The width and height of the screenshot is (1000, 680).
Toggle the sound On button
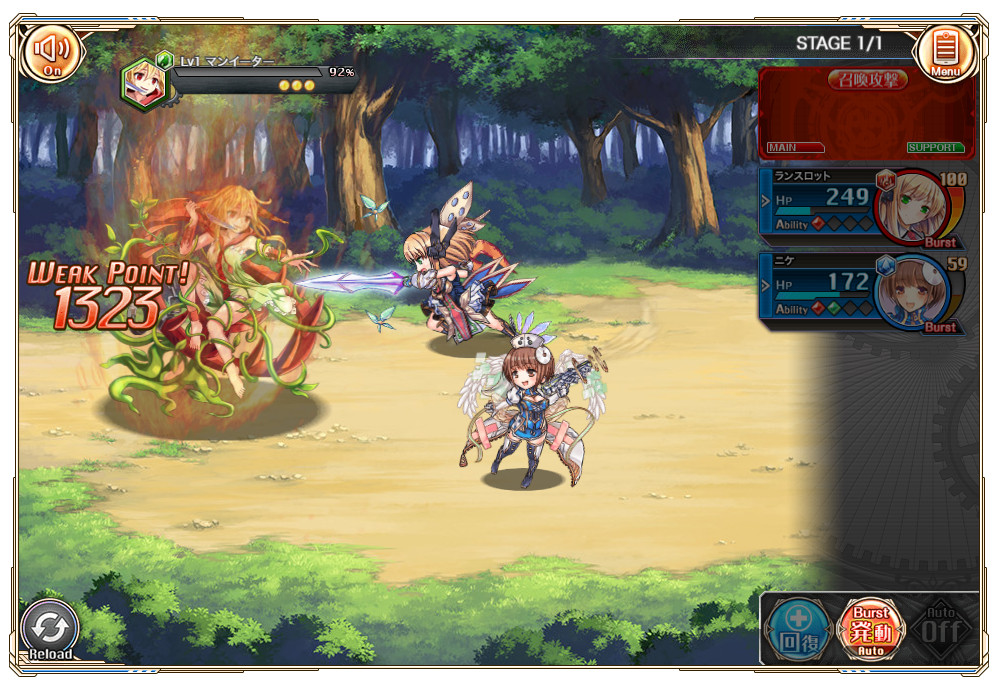pos(52,51)
